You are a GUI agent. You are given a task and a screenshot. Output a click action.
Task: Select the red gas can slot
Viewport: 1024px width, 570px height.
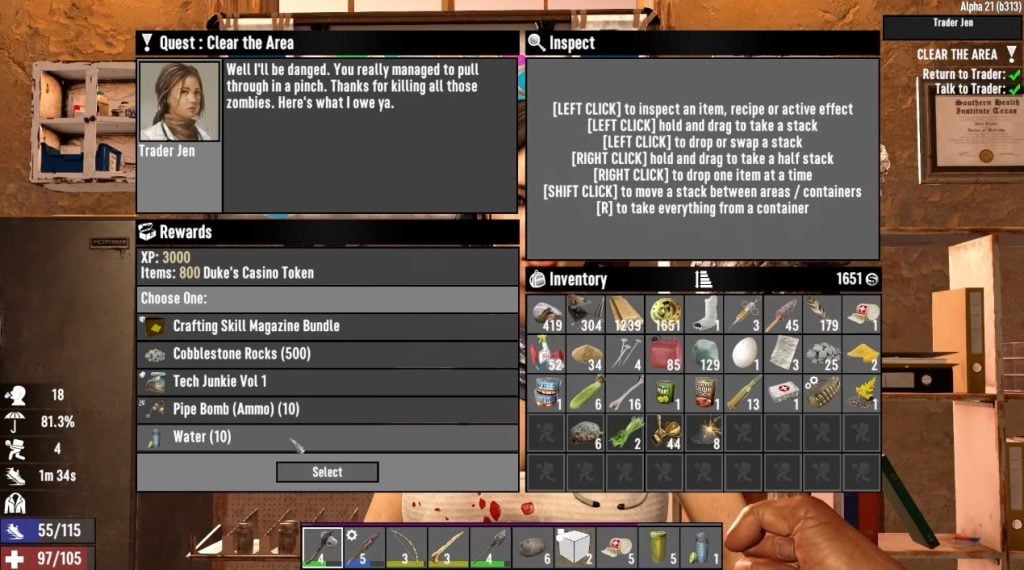coord(664,353)
